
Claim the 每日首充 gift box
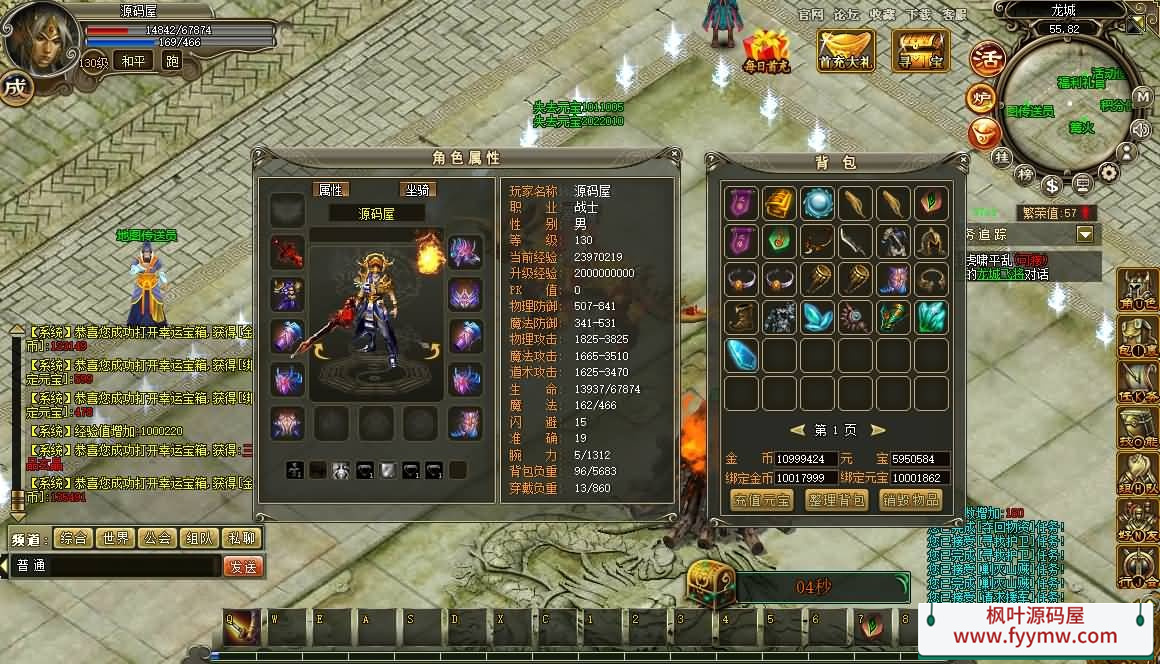coord(766,50)
